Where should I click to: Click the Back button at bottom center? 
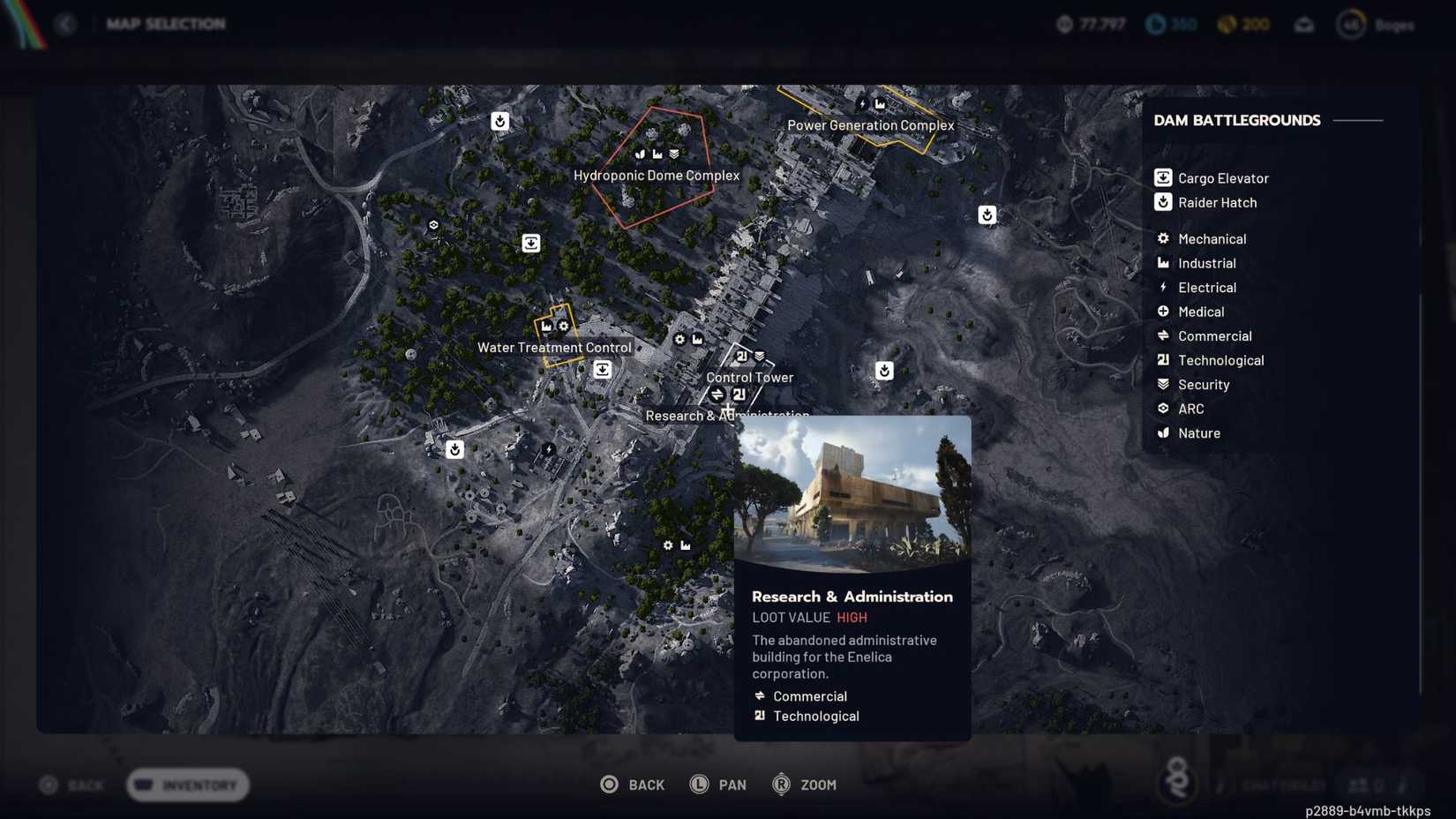pos(633,784)
